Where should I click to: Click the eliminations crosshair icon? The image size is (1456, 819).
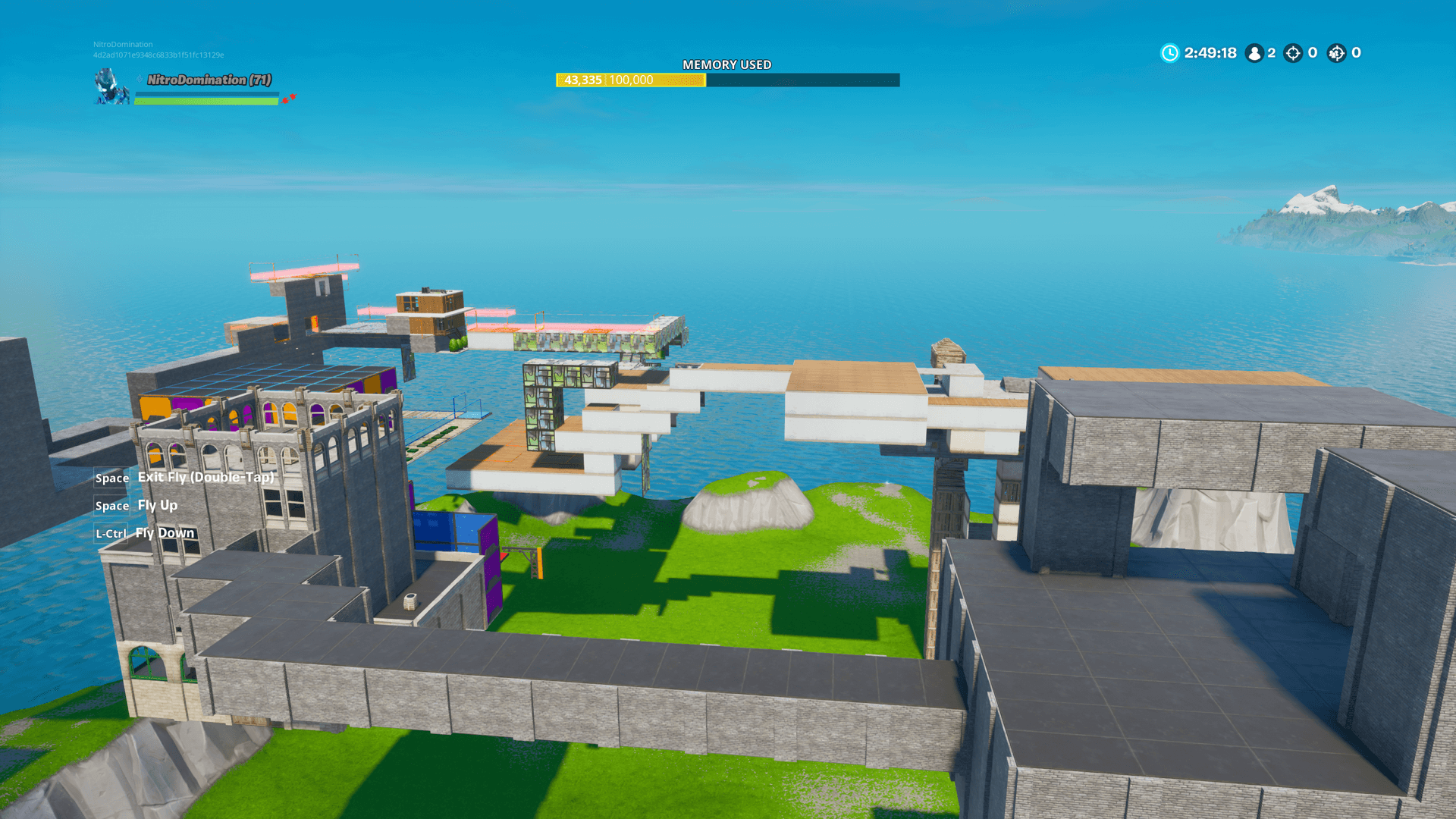click(x=1292, y=53)
